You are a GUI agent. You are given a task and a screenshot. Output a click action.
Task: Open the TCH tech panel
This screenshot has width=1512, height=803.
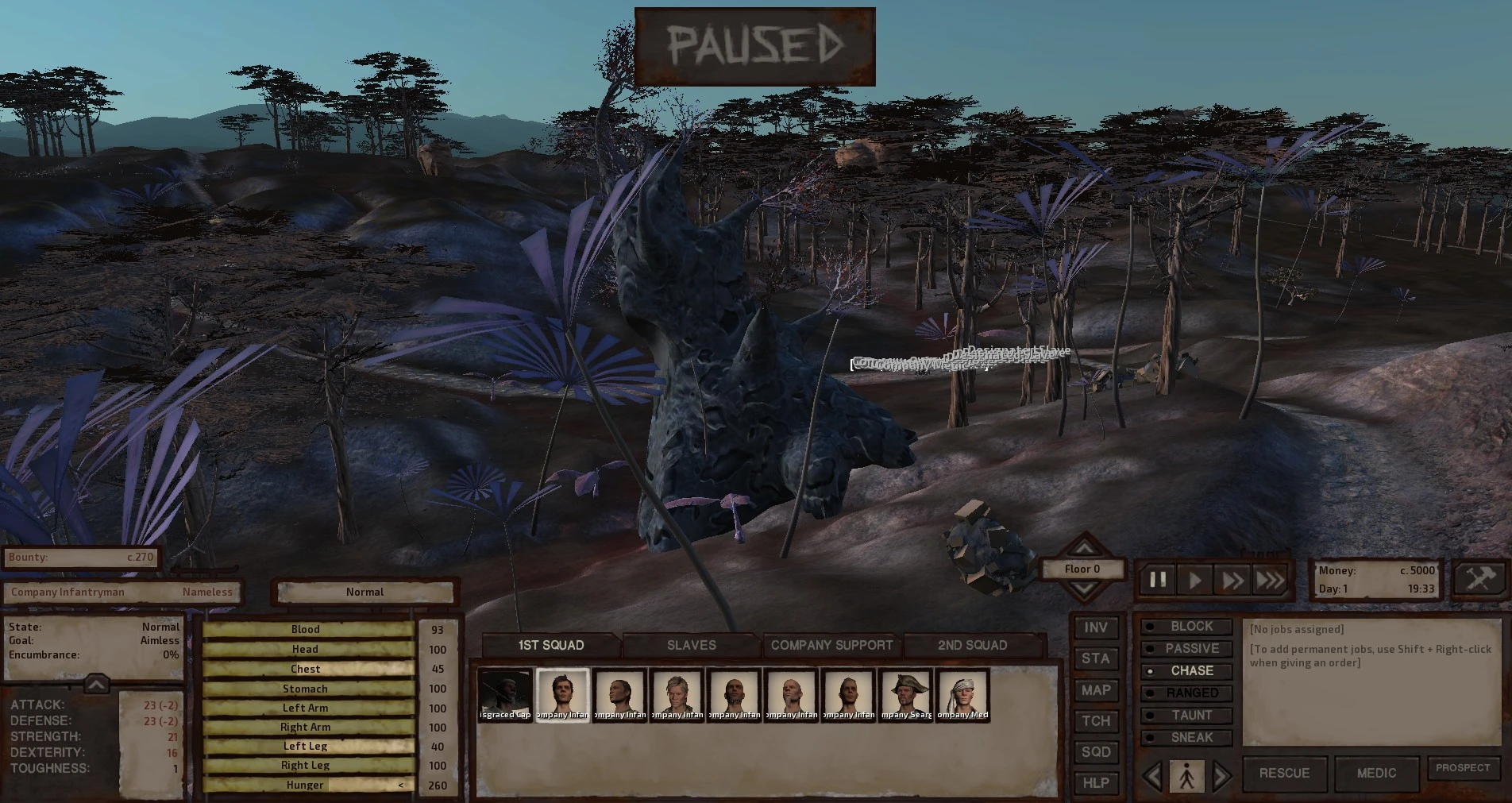[x=1096, y=721]
